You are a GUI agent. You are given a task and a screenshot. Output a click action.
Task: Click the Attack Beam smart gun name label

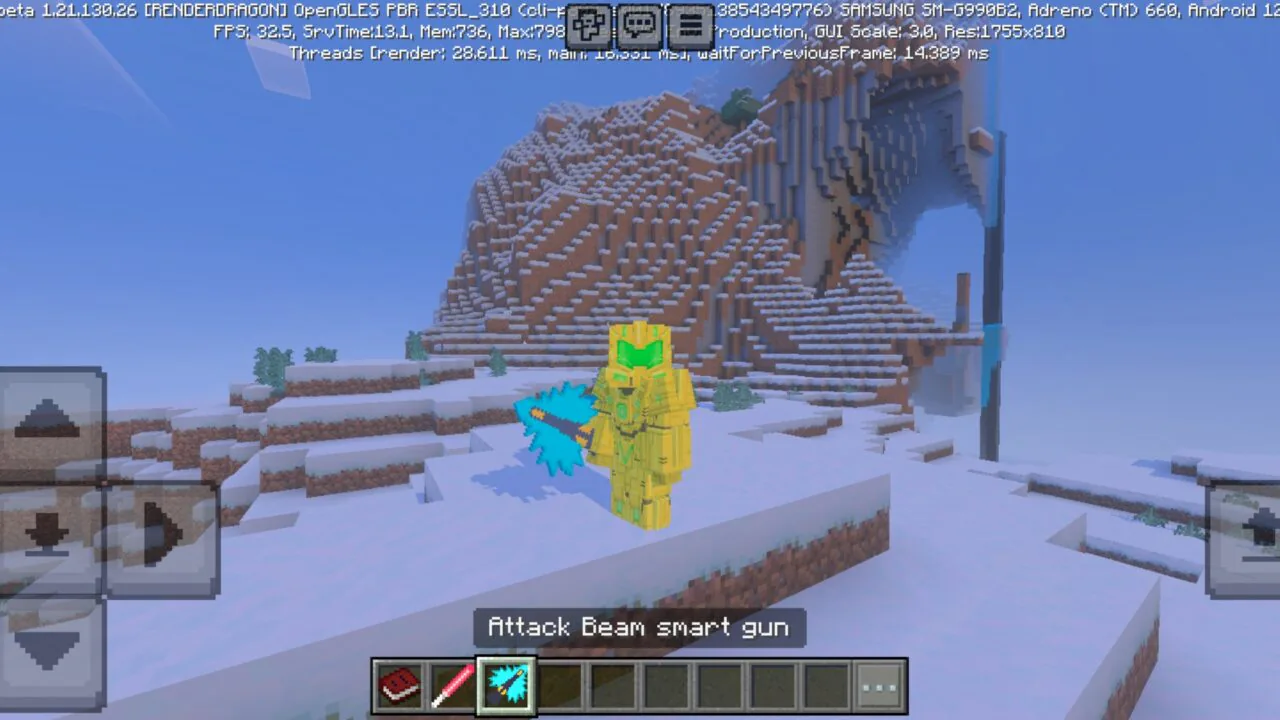click(x=639, y=627)
